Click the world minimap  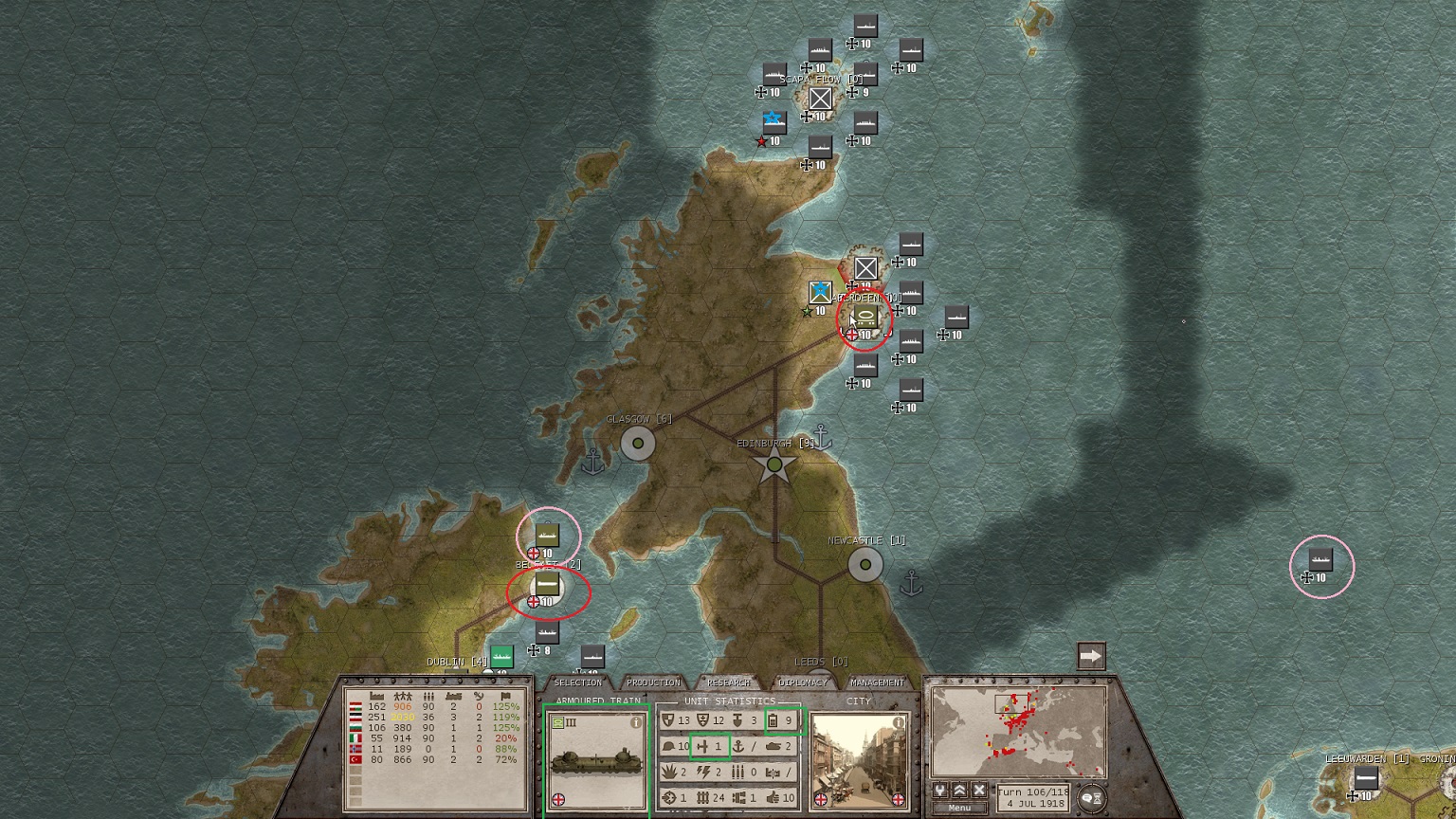(1019, 733)
